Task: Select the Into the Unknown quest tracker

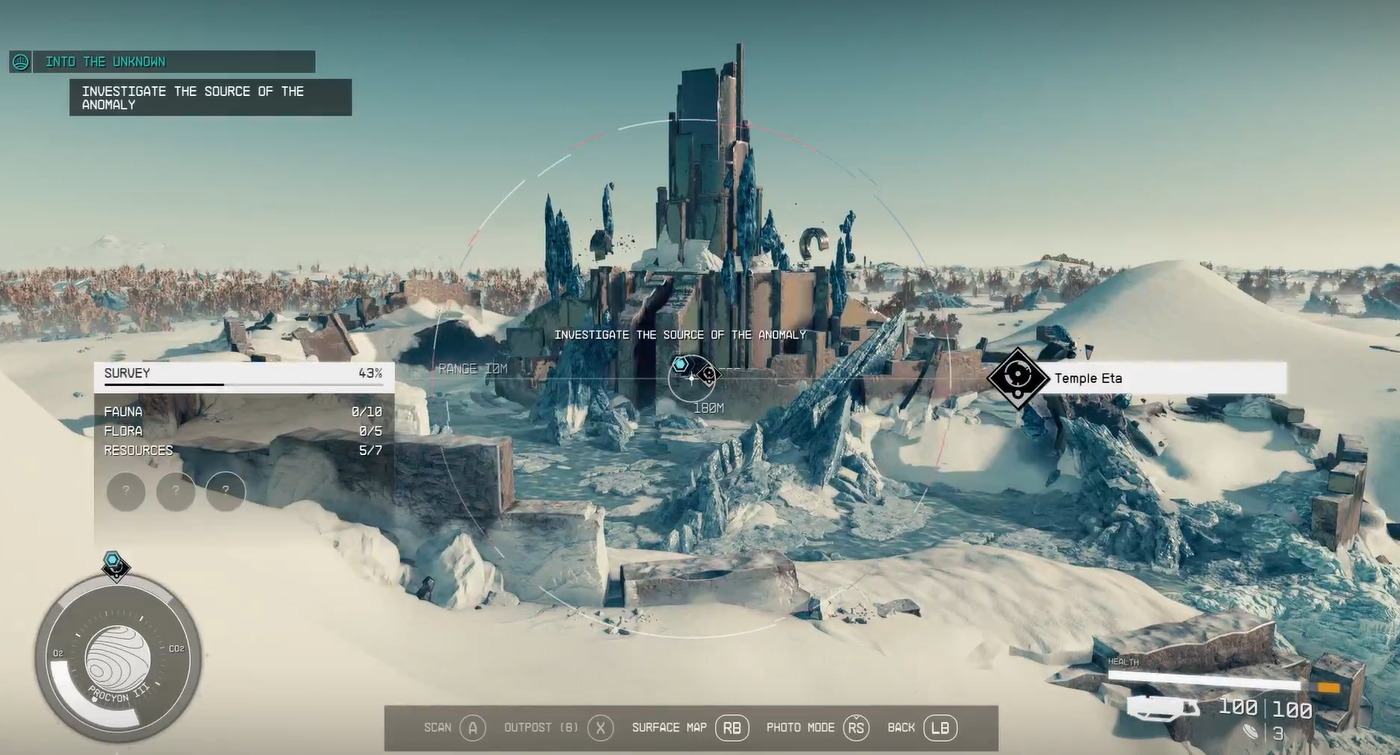Action: coord(162,62)
